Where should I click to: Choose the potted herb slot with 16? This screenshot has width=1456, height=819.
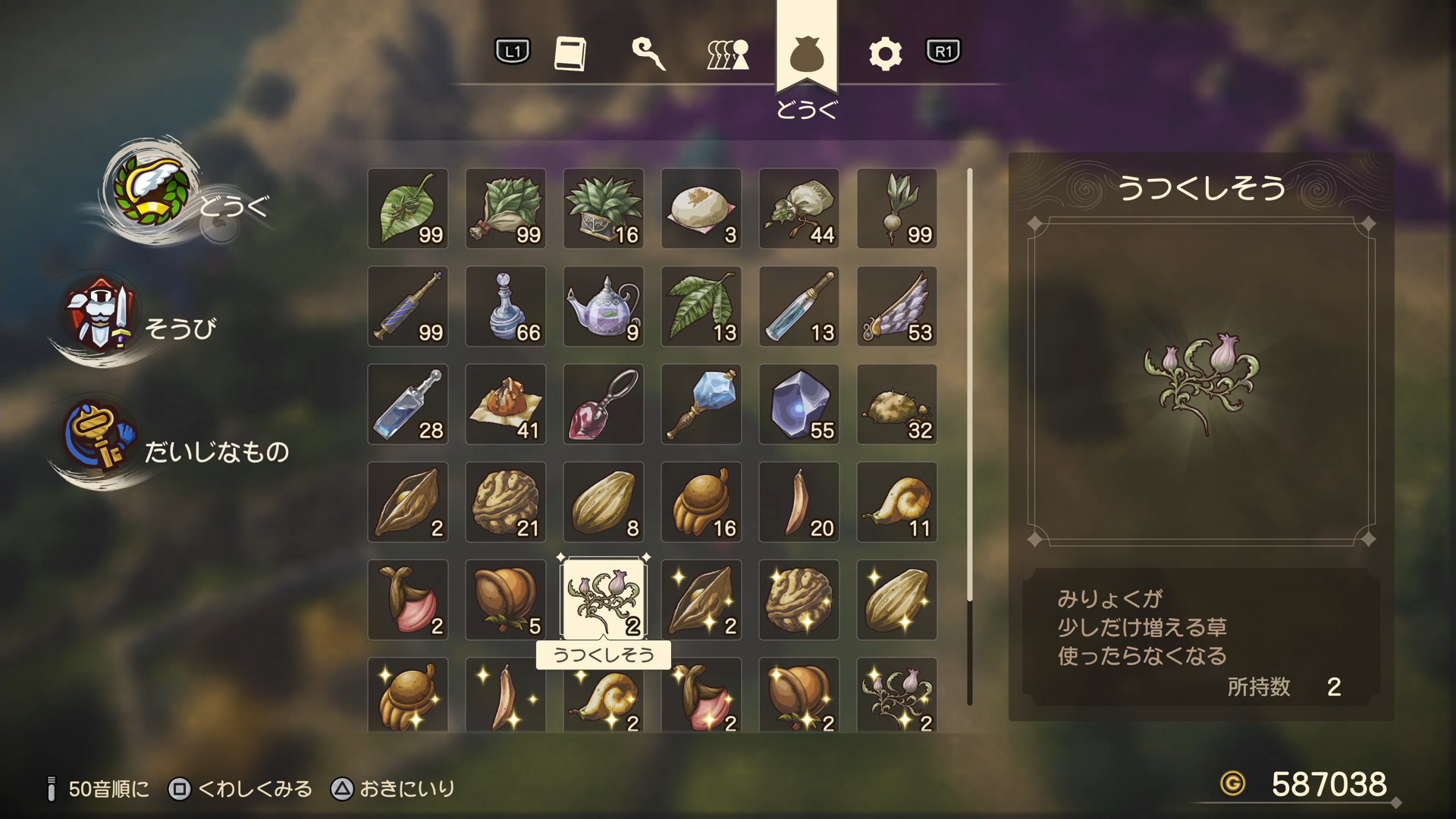point(604,209)
